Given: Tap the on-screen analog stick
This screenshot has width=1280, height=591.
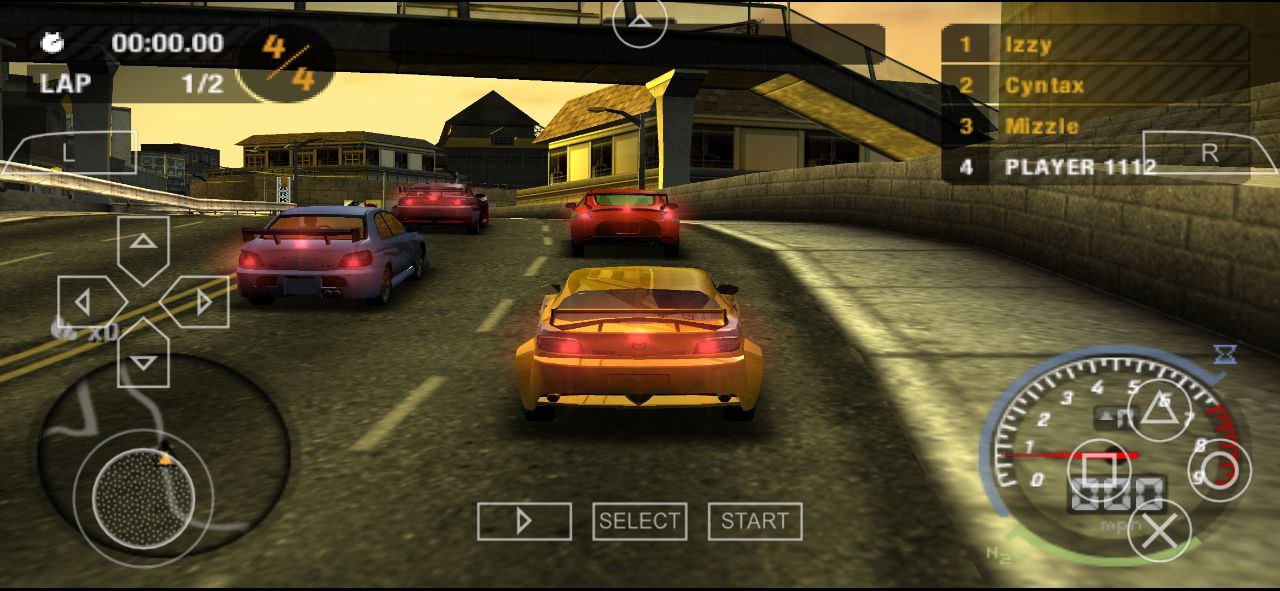Looking at the screenshot, I should click(x=143, y=497).
